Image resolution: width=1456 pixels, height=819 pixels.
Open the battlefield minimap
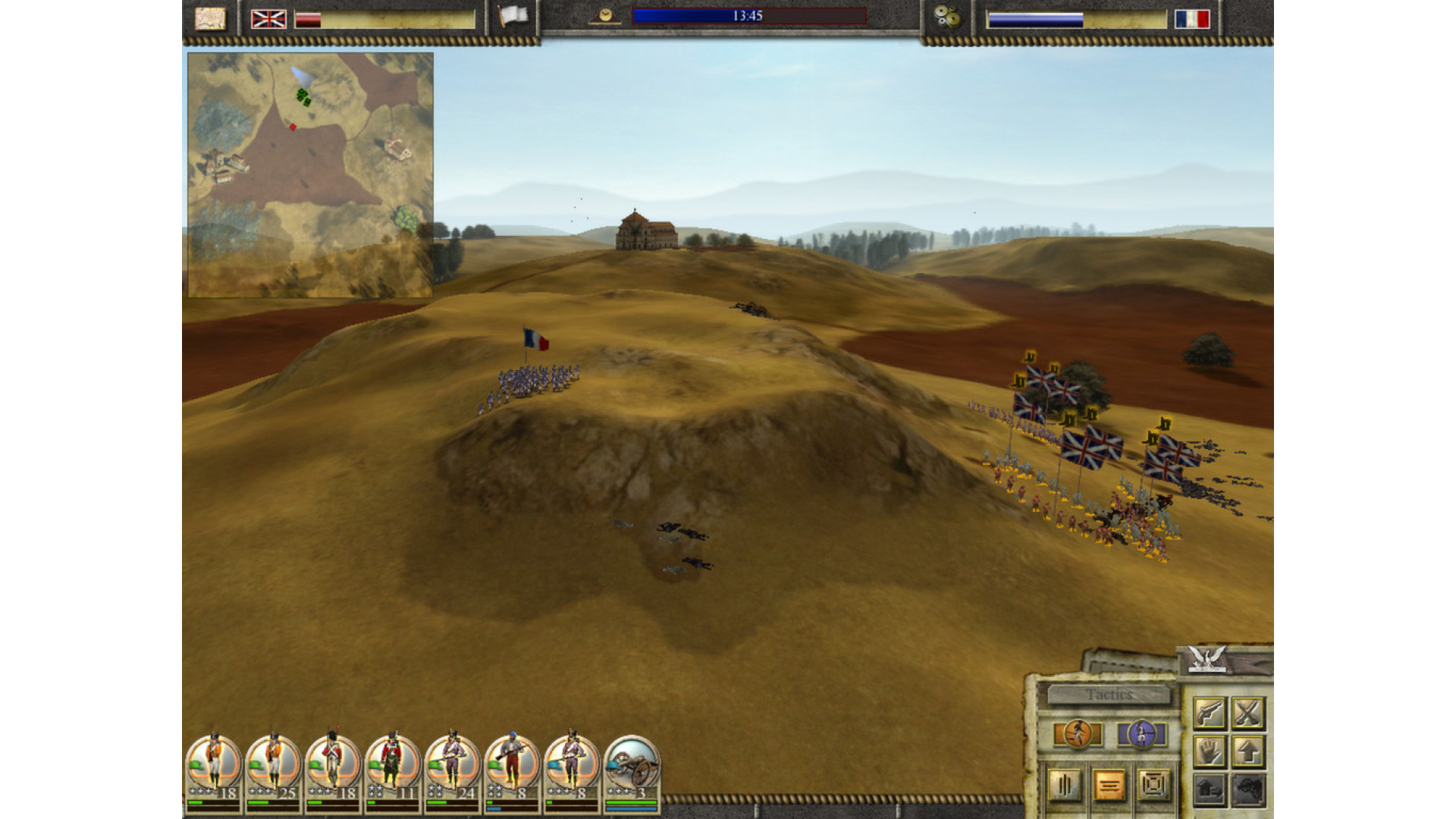[310, 174]
